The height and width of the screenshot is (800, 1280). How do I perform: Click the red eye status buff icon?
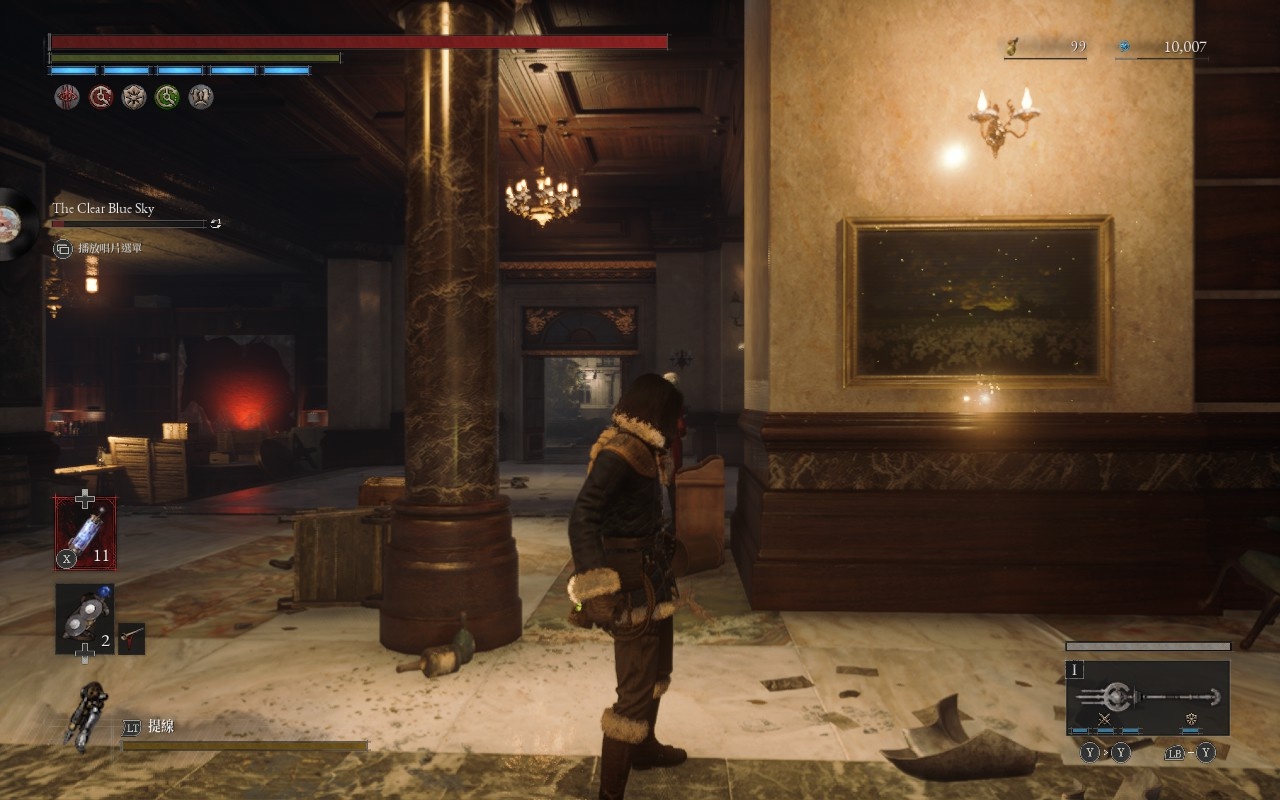67,97
